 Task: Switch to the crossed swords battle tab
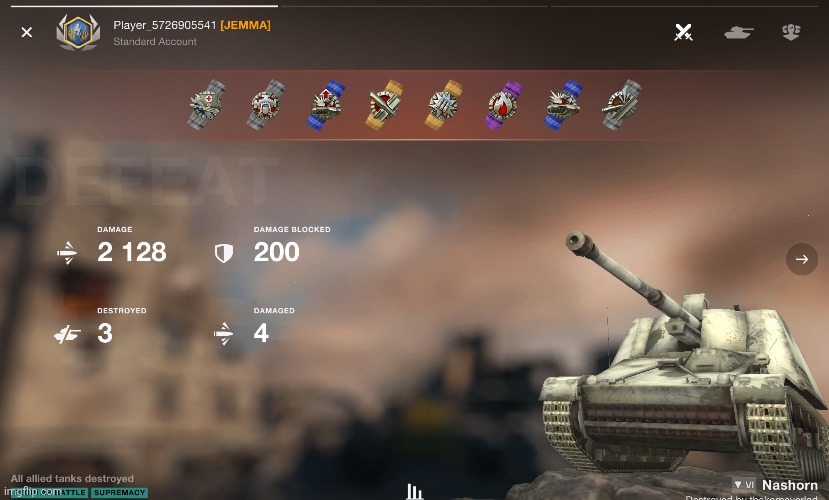(684, 32)
